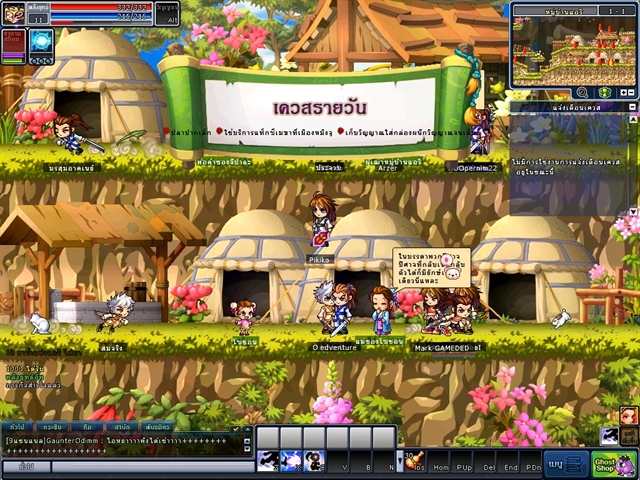Image resolution: width=640 pixels, height=480 pixels.
Task: Collapse the quest notification panel
Action: (x=631, y=106)
